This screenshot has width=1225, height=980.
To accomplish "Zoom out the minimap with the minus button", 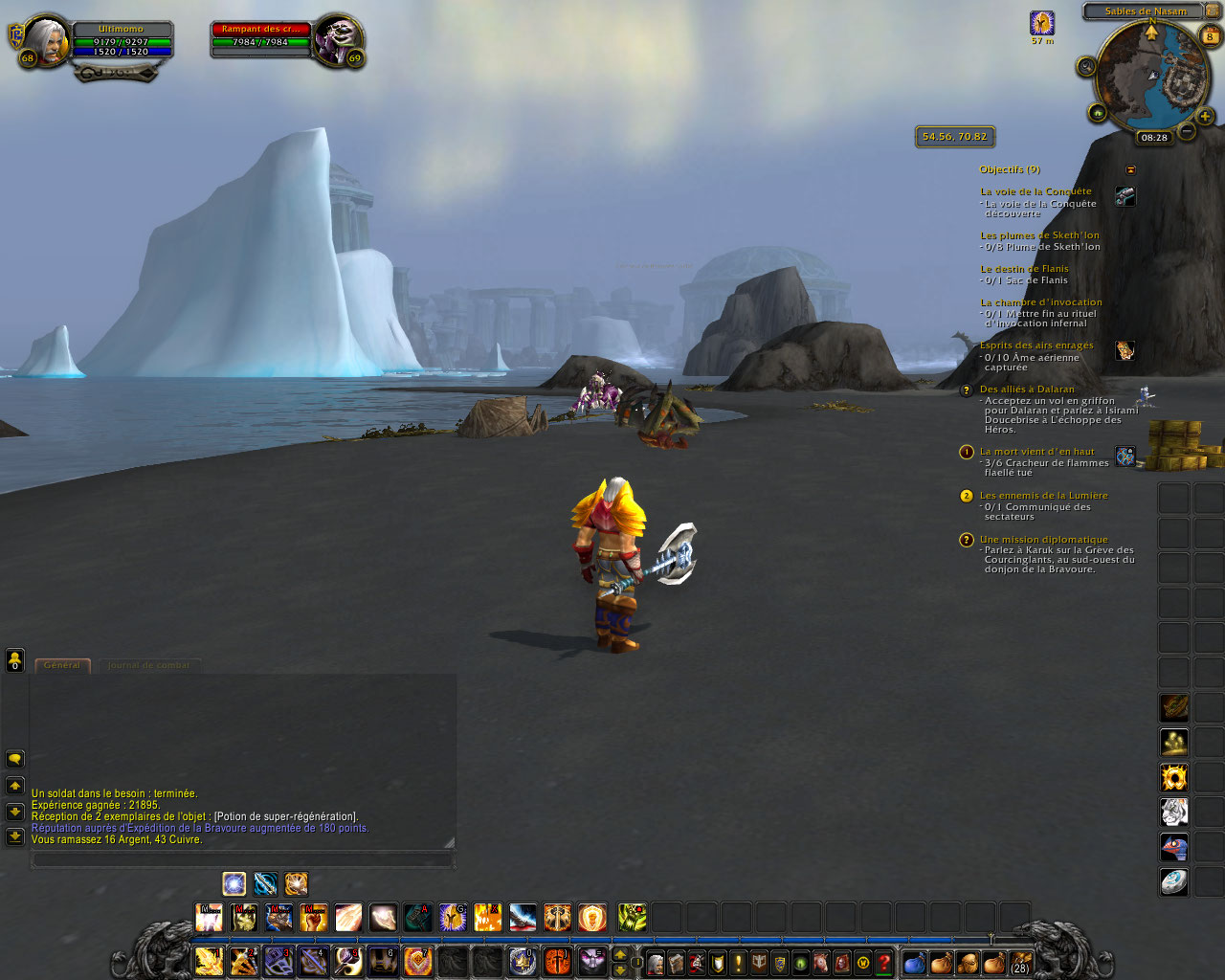I will tap(1187, 131).
